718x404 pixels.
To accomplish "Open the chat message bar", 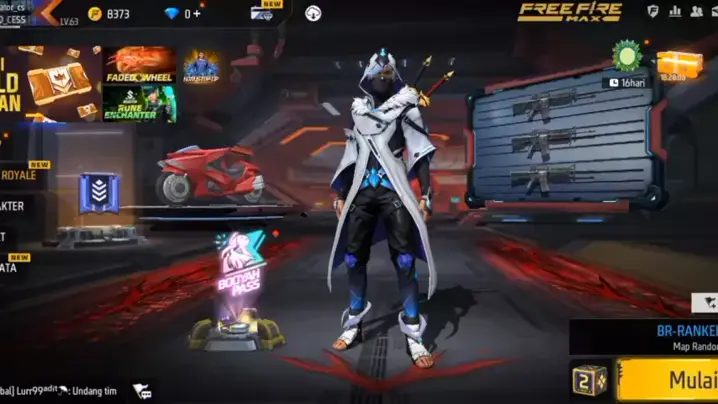I will tap(60, 390).
